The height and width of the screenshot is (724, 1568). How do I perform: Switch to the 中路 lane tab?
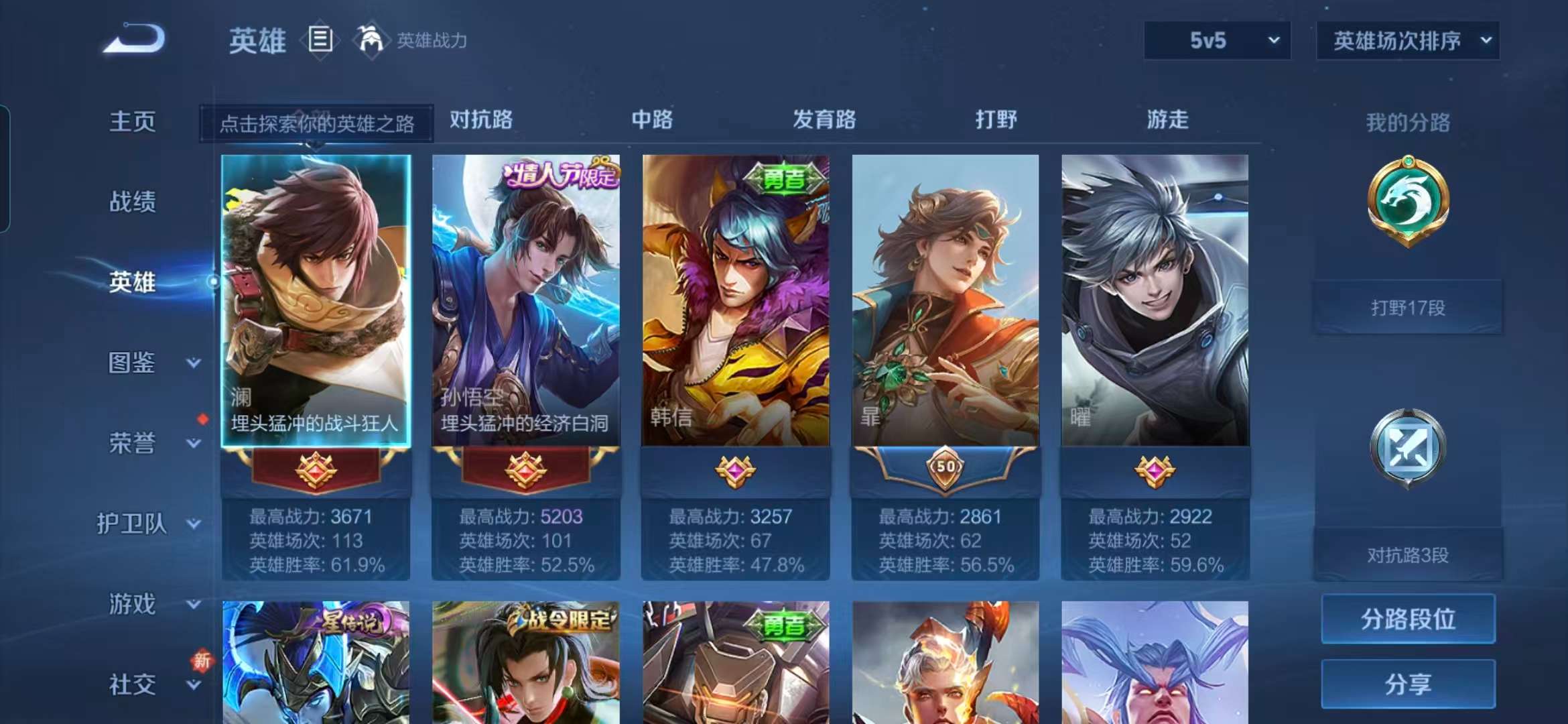pyautogui.click(x=653, y=119)
